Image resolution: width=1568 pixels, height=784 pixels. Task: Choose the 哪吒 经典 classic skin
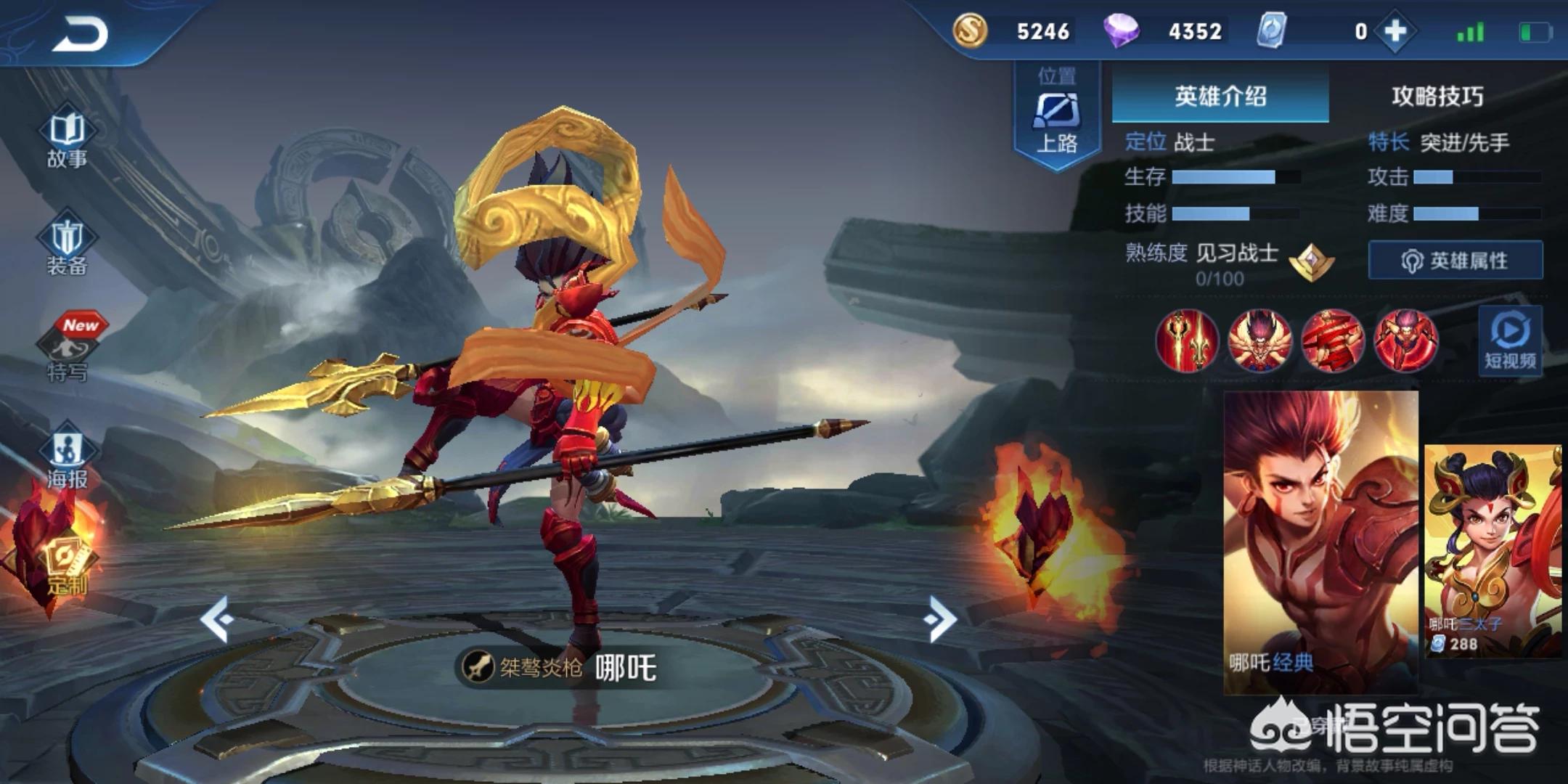pyautogui.click(x=1320, y=541)
